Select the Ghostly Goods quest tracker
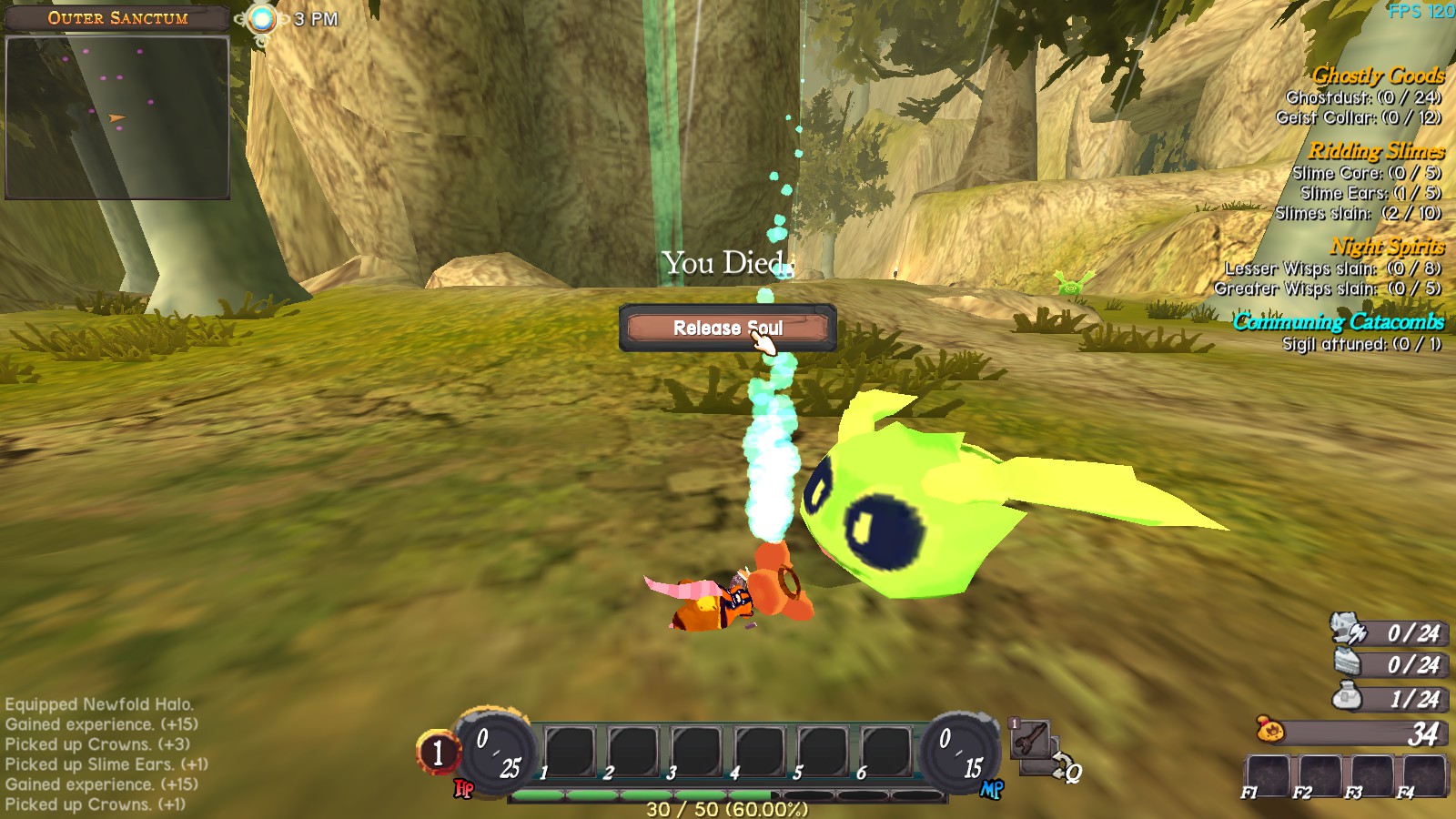This screenshot has width=1456, height=819. 1377,76
